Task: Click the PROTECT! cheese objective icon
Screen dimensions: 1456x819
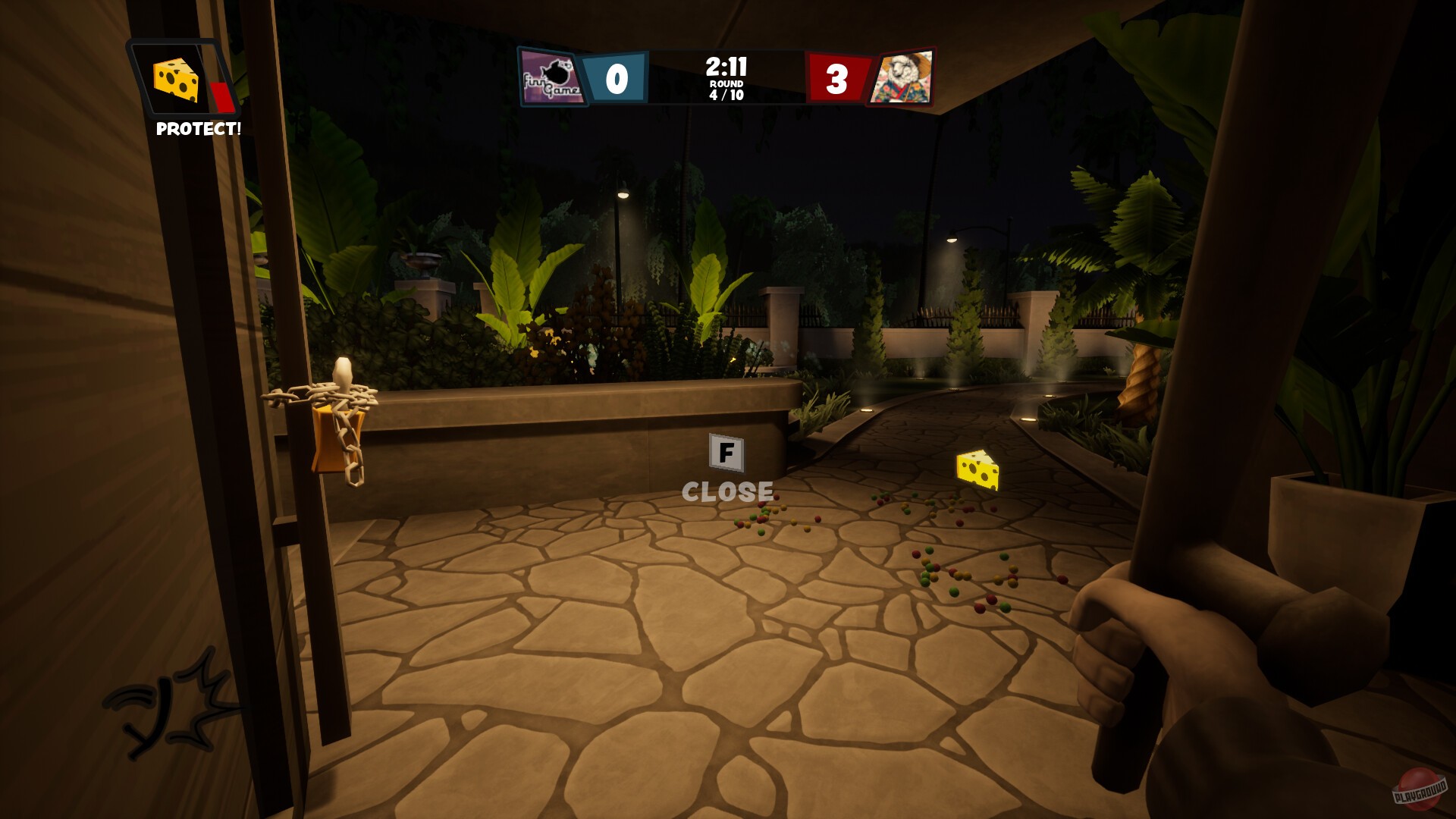Action: click(x=176, y=80)
